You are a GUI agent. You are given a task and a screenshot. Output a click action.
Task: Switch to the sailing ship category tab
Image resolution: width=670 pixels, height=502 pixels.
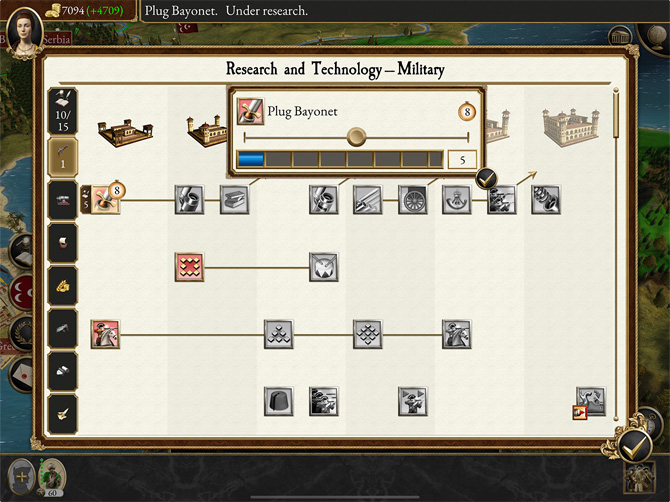[62, 242]
